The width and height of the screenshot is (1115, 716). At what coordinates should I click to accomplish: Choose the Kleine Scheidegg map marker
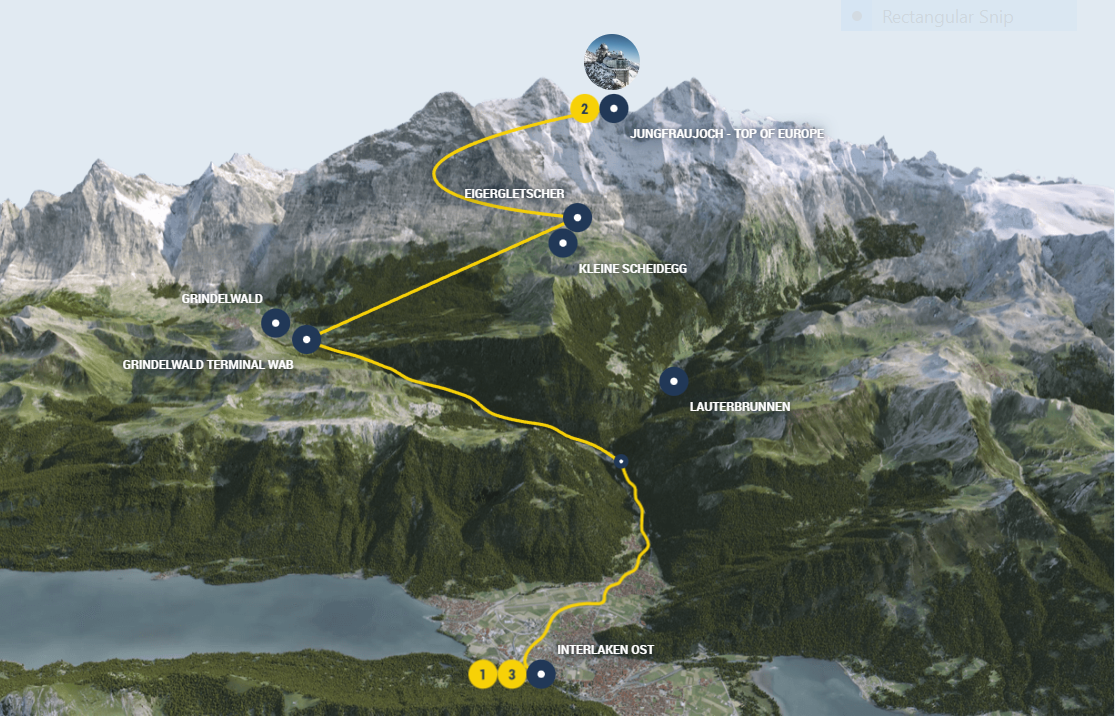click(x=563, y=242)
